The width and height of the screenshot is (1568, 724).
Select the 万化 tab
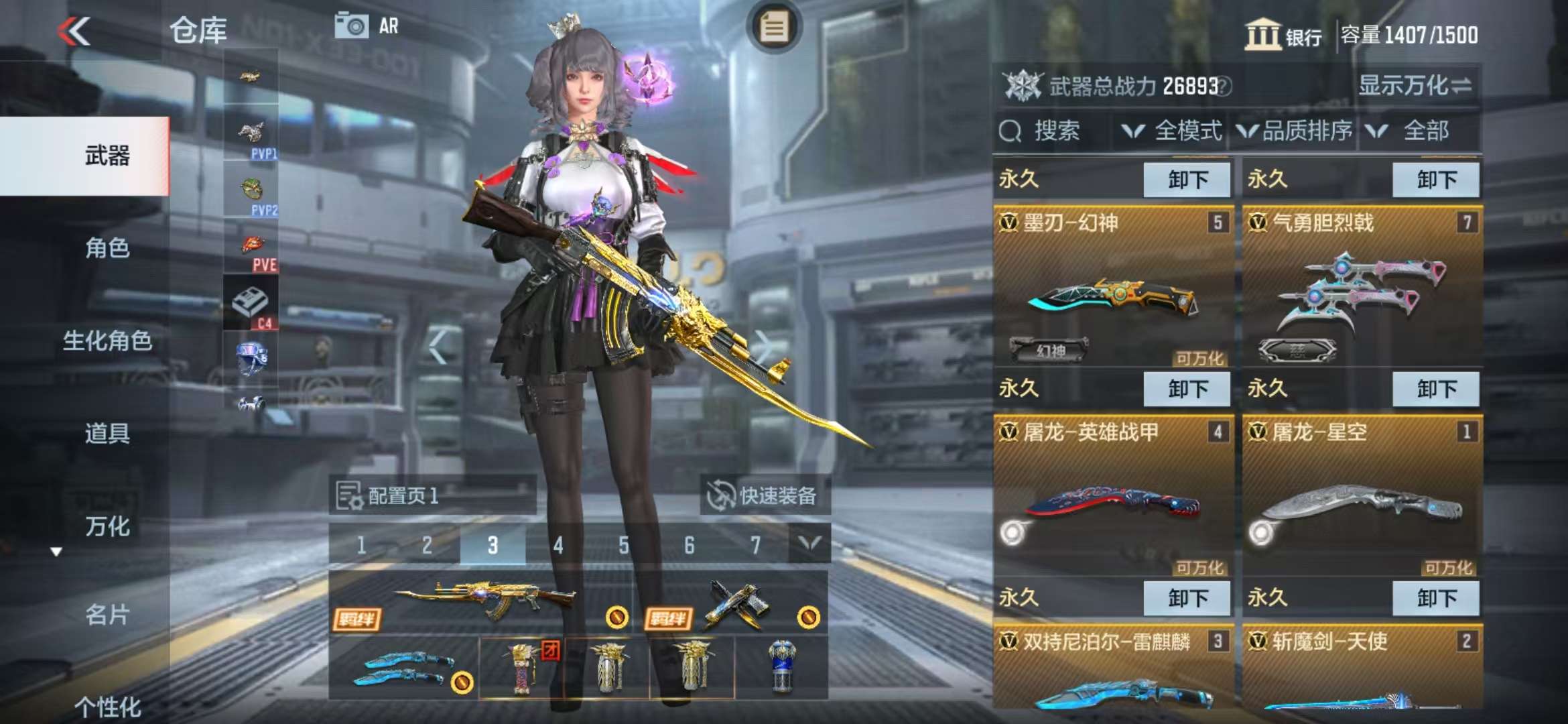pos(107,526)
